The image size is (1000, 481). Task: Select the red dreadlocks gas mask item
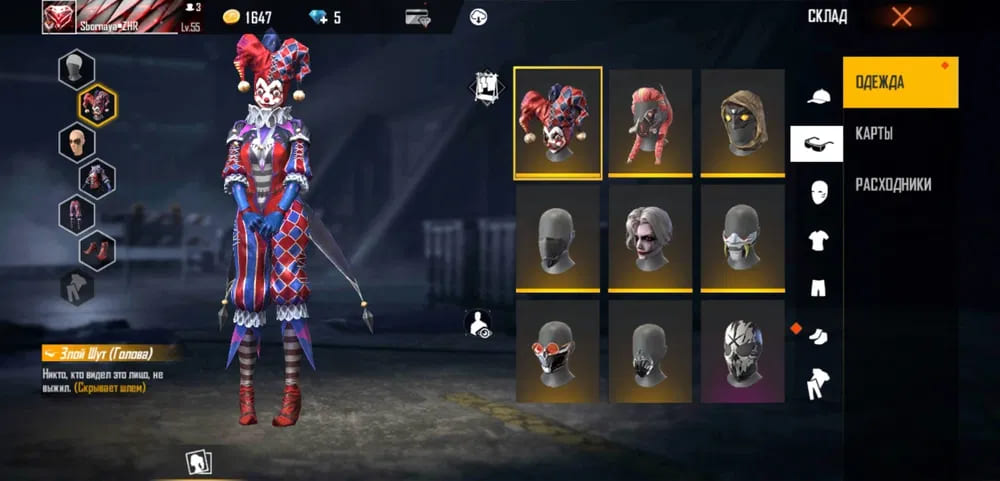[x=650, y=123]
